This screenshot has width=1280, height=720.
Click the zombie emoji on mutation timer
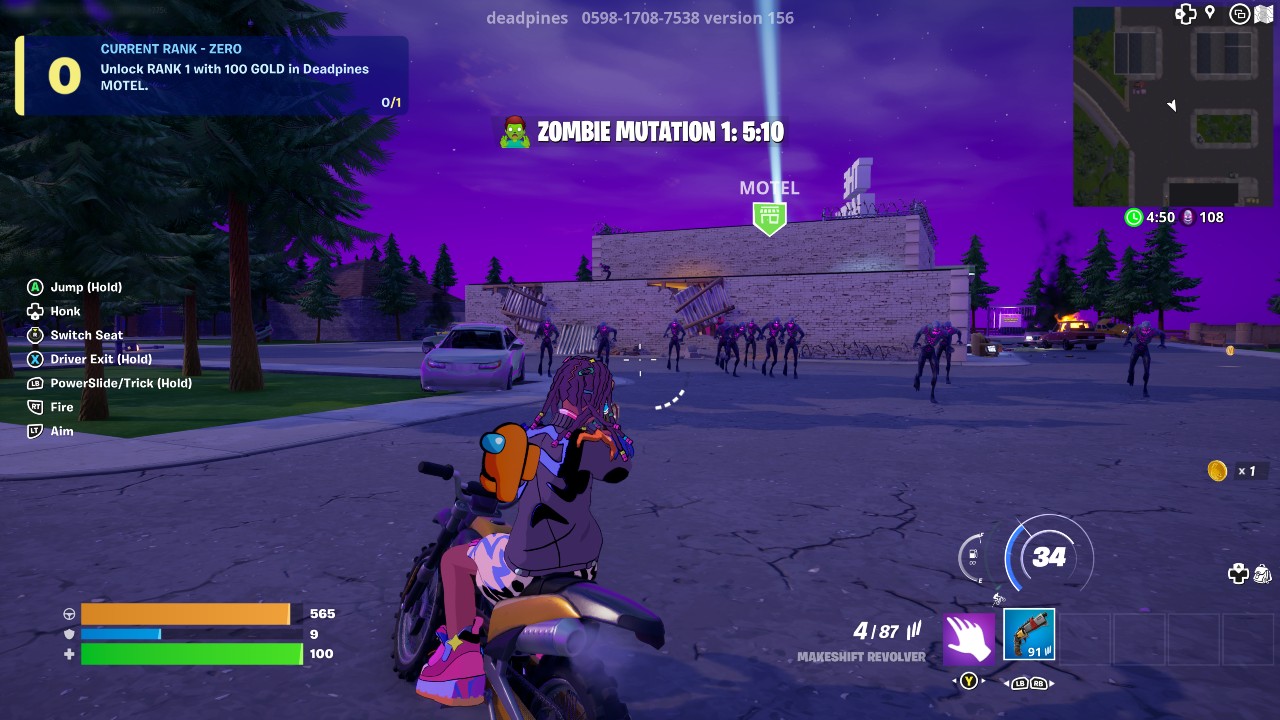coord(514,130)
